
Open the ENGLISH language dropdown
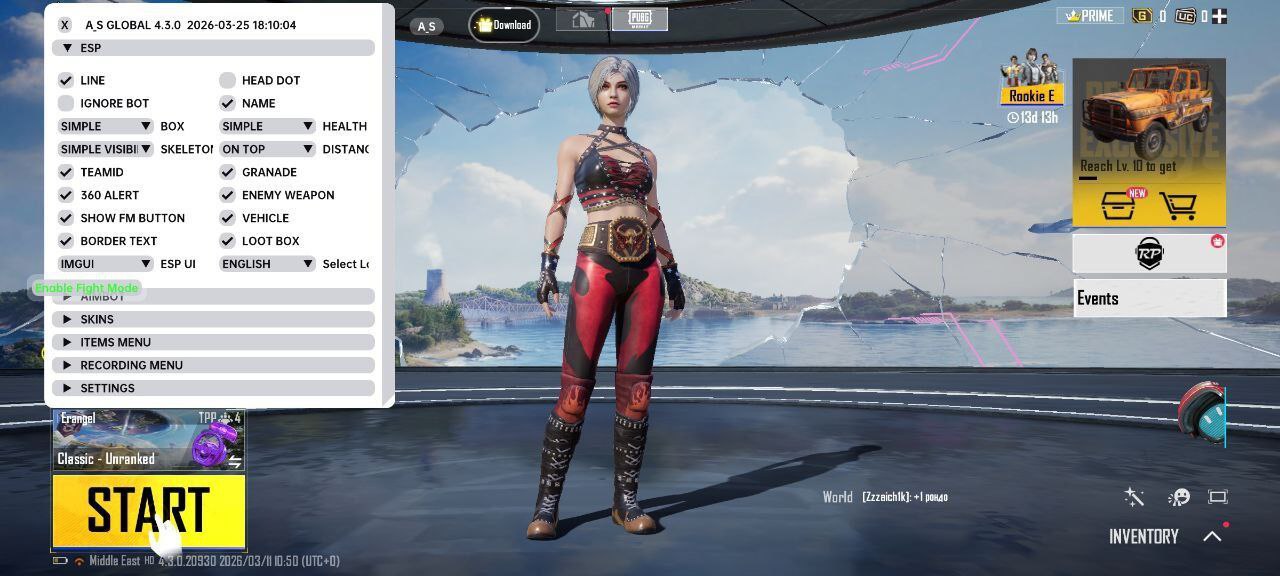tap(267, 264)
